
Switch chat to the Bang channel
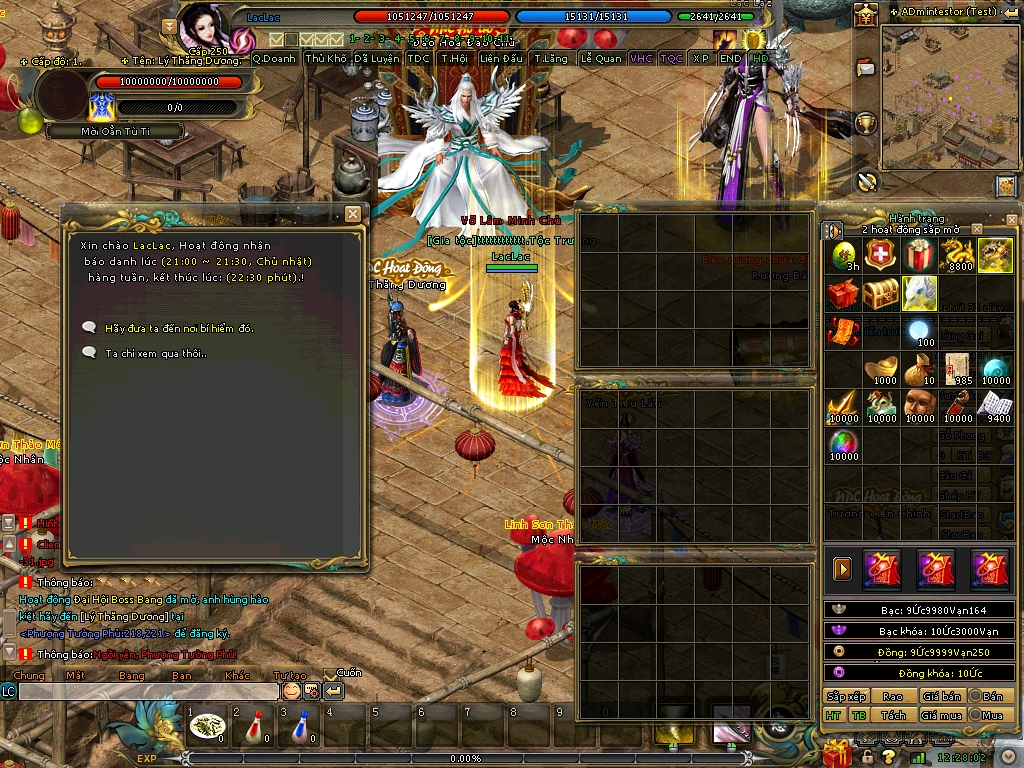coord(131,675)
